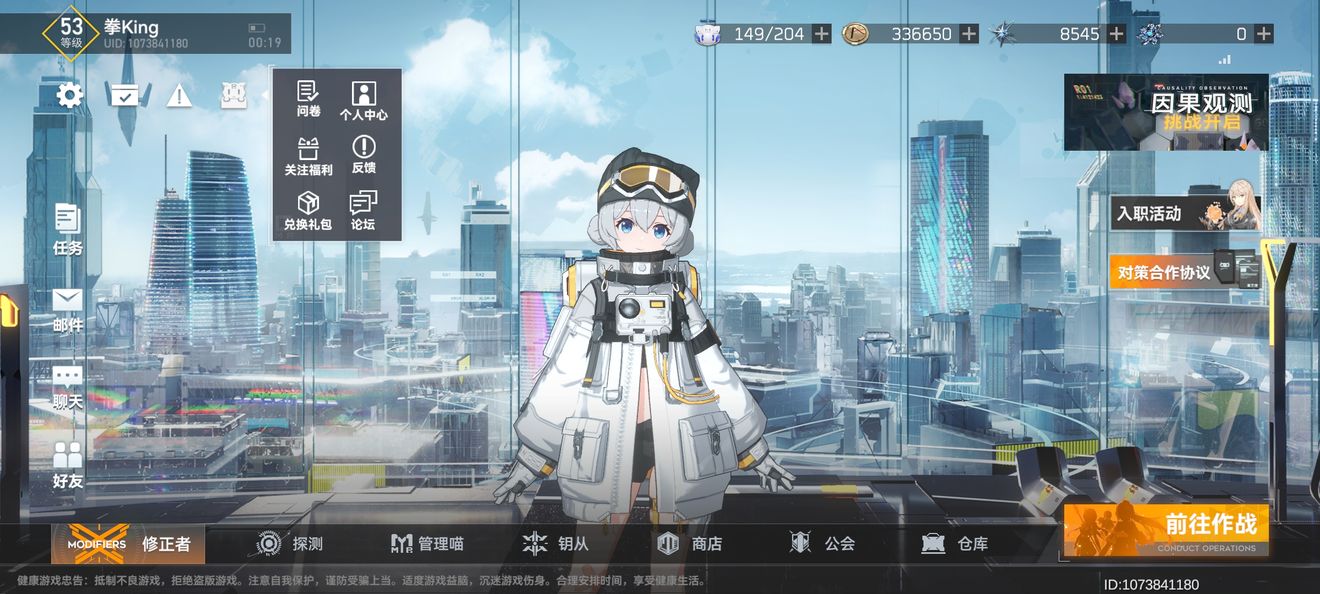Open the 论坛 forum entry
1320x594 pixels.
[x=363, y=212]
